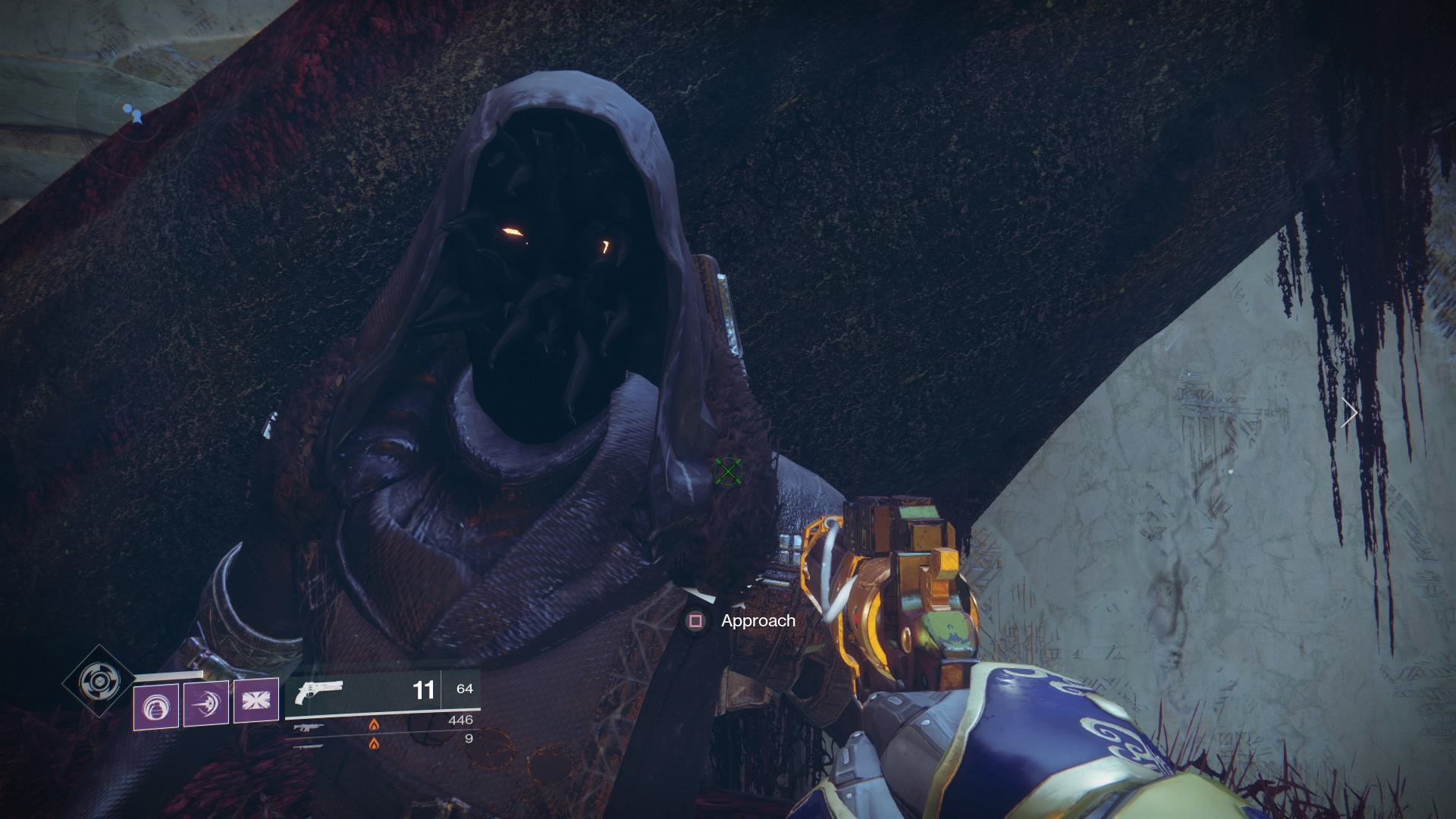Click the magazine count showing 11
The height and width of the screenshot is (819, 1456).
[x=425, y=691]
